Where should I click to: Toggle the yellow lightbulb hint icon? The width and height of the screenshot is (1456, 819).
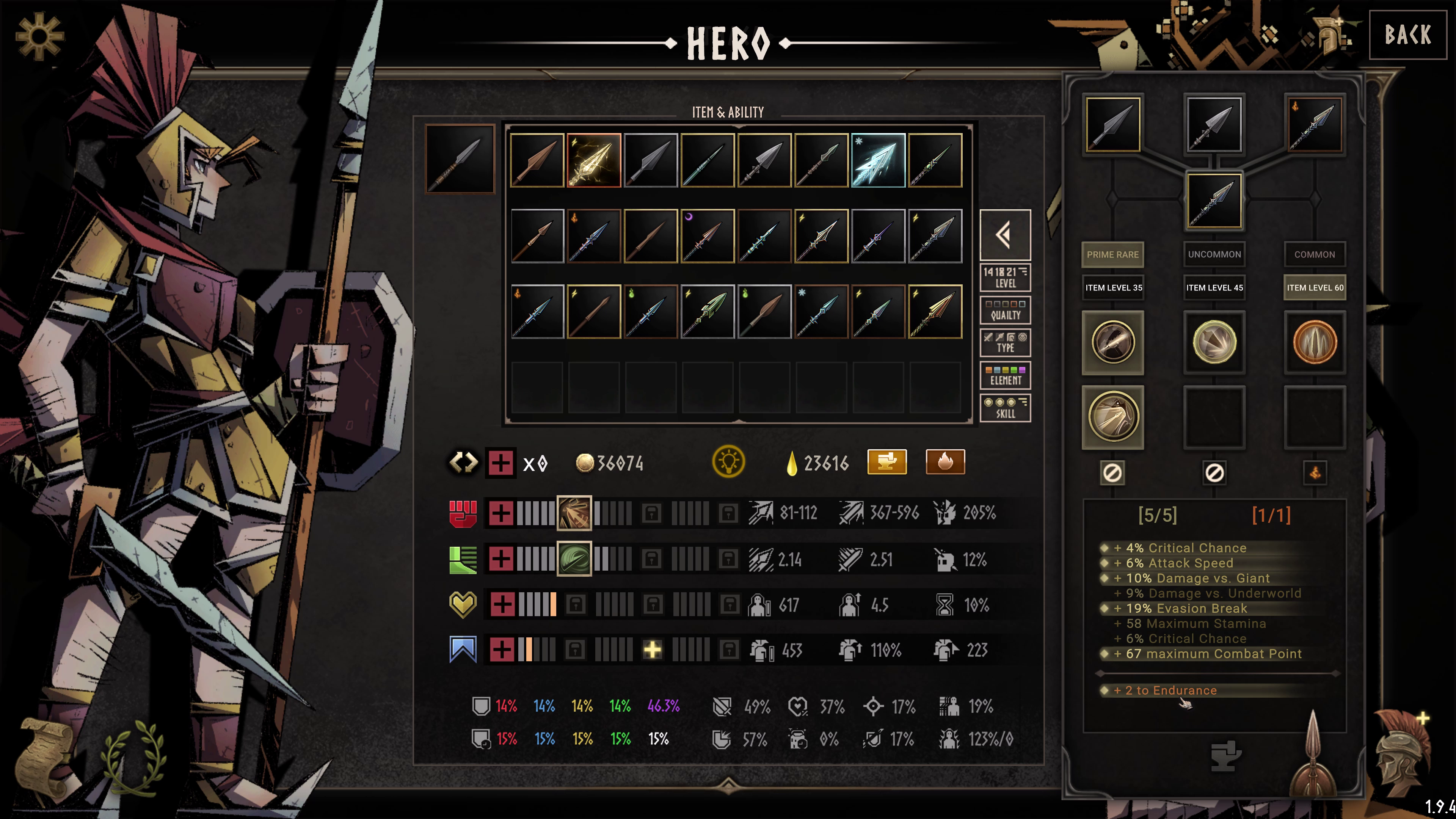click(728, 462)
